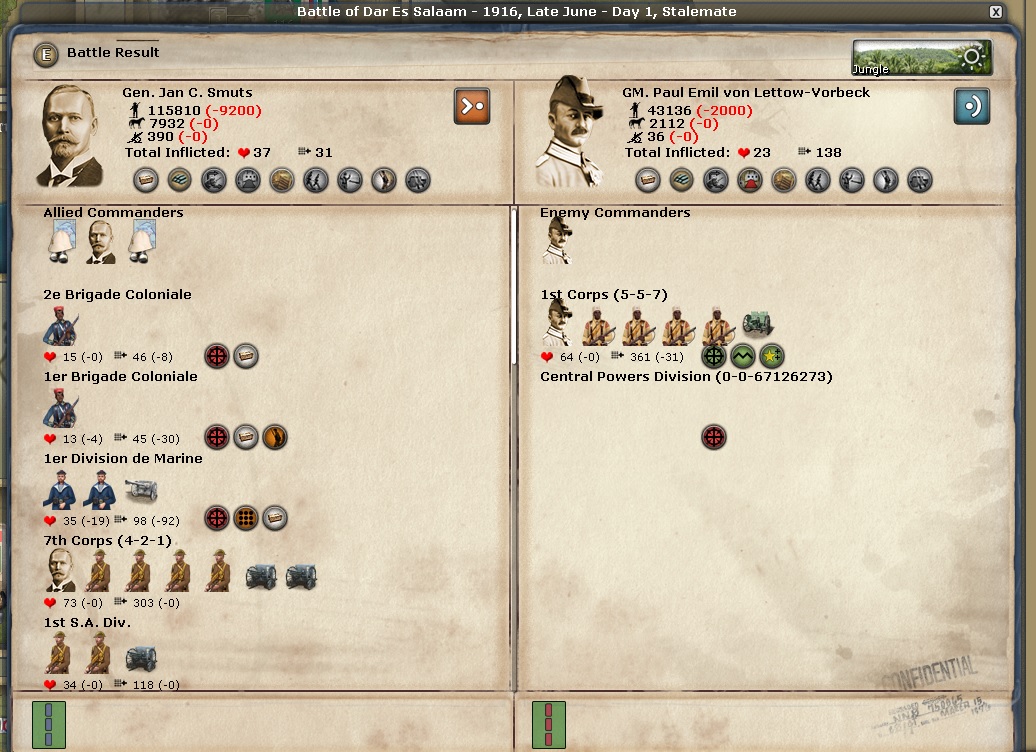Screen dimensions: 1036x752
Task: Click the 1st Corps artillery gun icon
Action: tap(758, 325)
